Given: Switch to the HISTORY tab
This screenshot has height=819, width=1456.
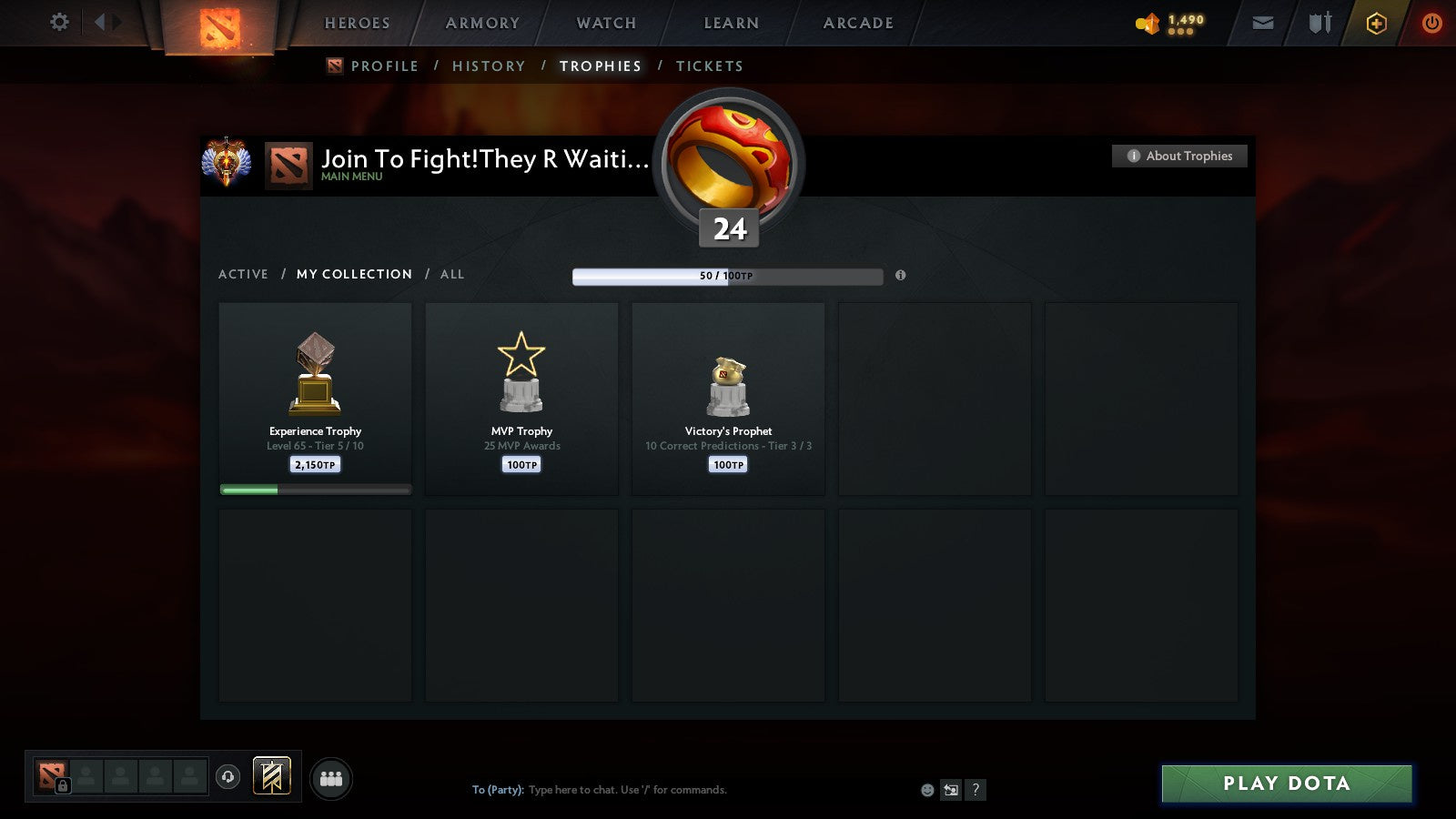Looking at the screenshot, I should click(x=489, y=66).
